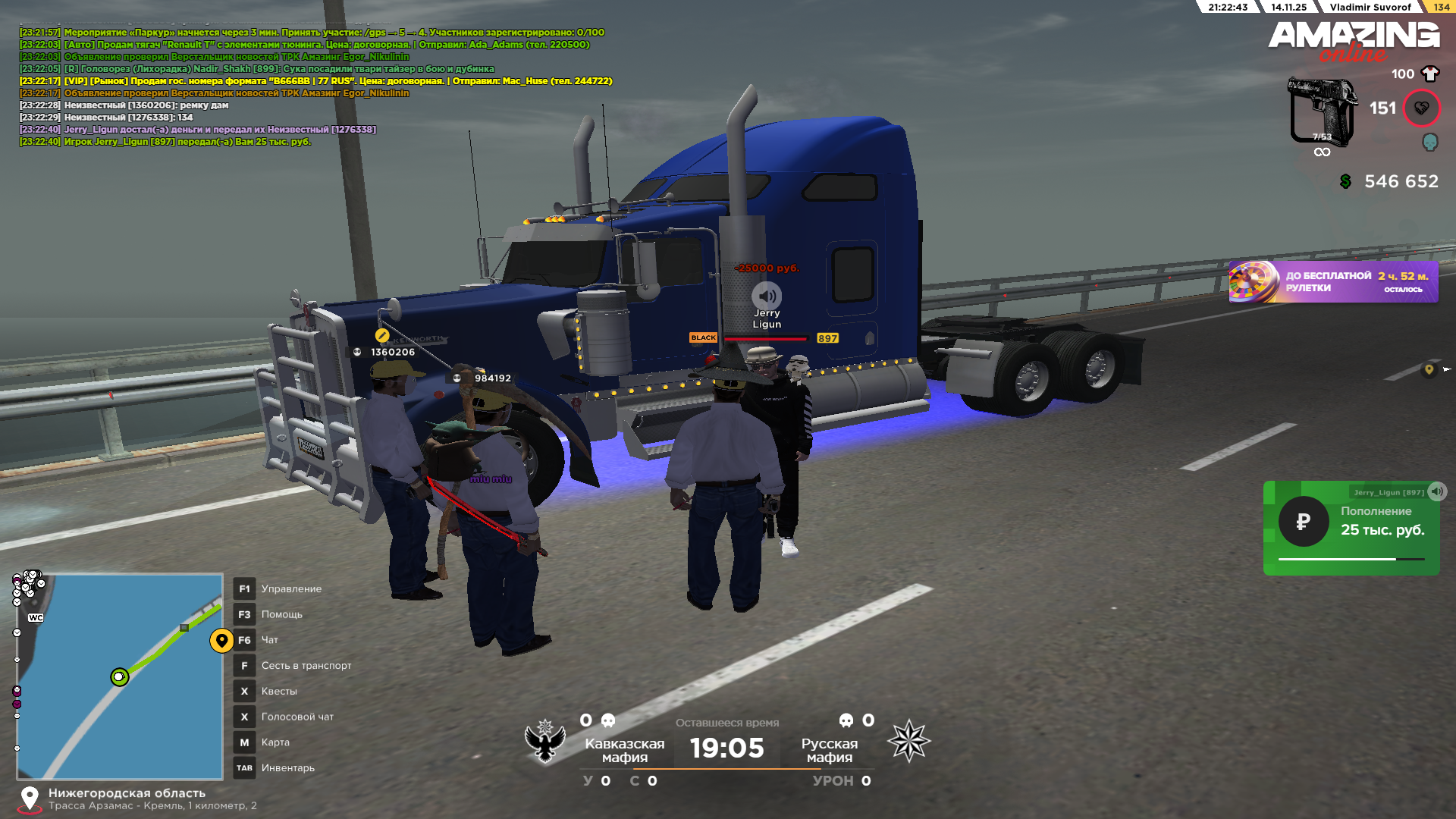The height and width of the screenshot is (819, 1456).
Task: Click the heart health icon
Action: pyautogui.click(x=1421, y=108)
